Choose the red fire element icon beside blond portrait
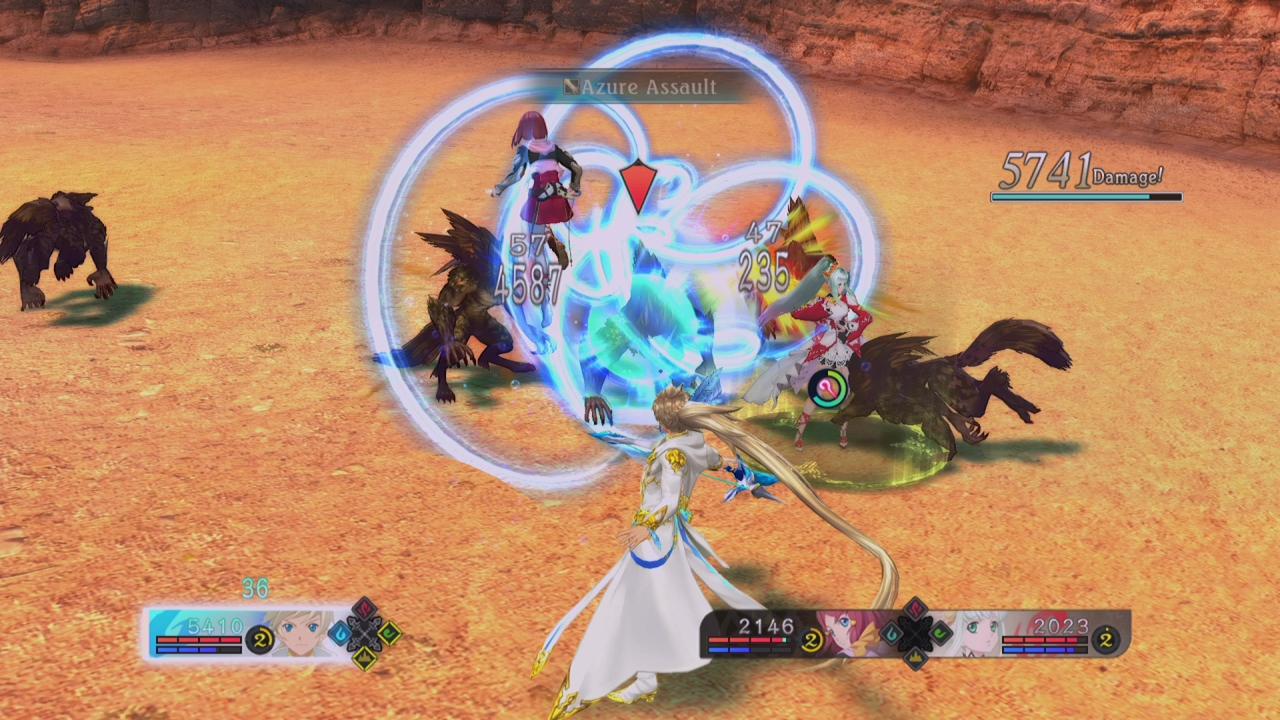The height and width of the screenshot is (720, 1280). 364,609
